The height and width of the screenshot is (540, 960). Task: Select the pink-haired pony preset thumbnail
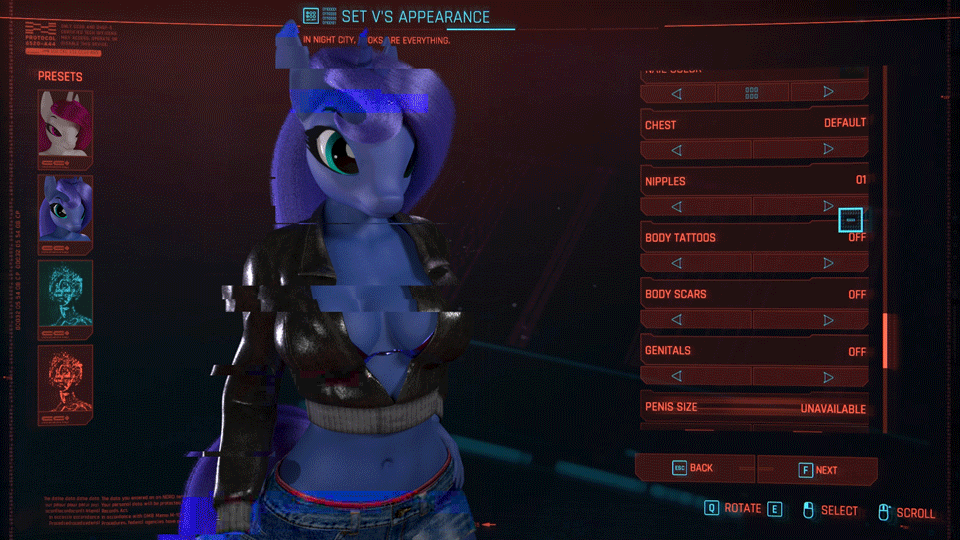[x=65, y=128]
